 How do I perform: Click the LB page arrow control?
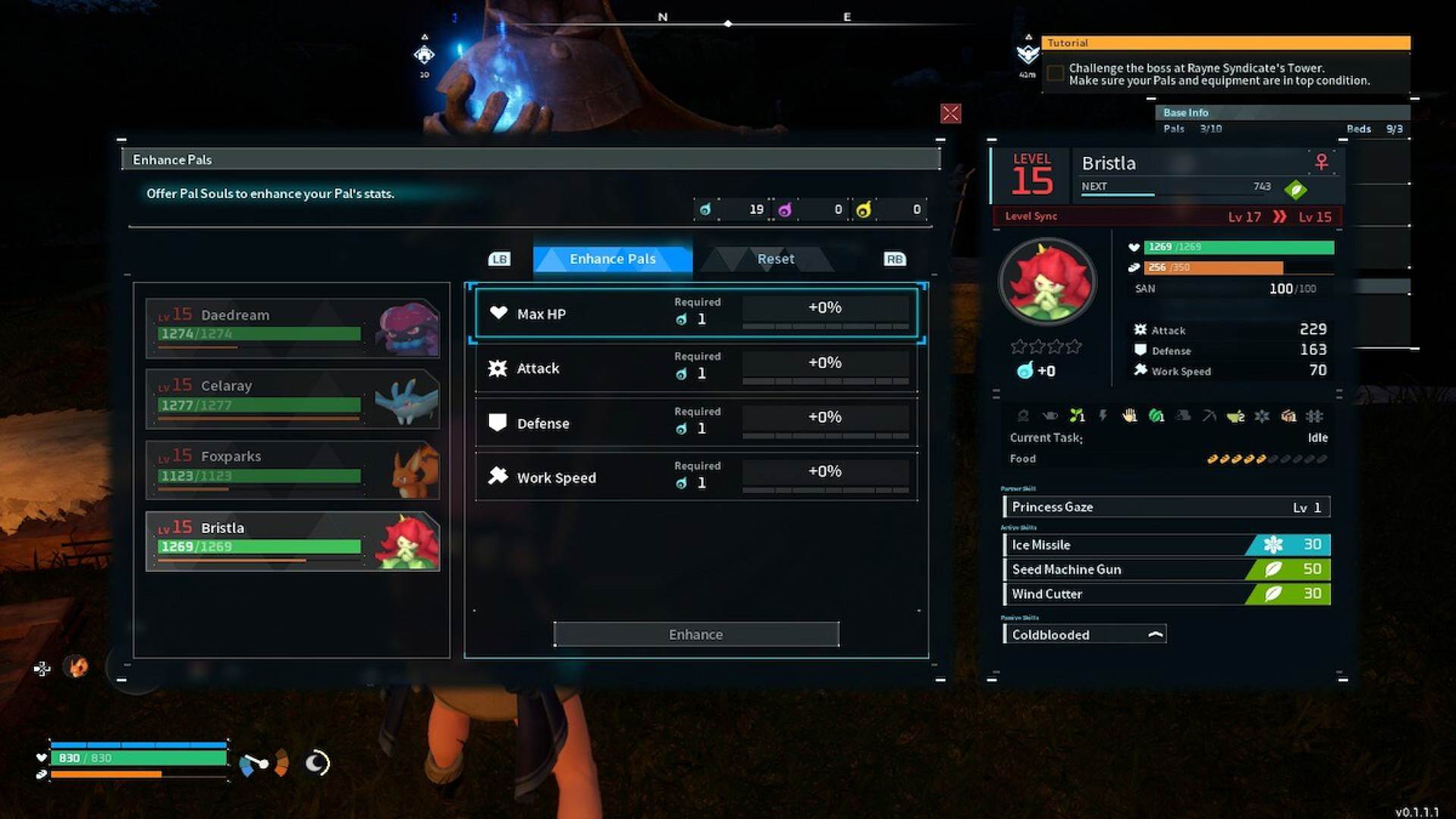[x=500, y=259]
